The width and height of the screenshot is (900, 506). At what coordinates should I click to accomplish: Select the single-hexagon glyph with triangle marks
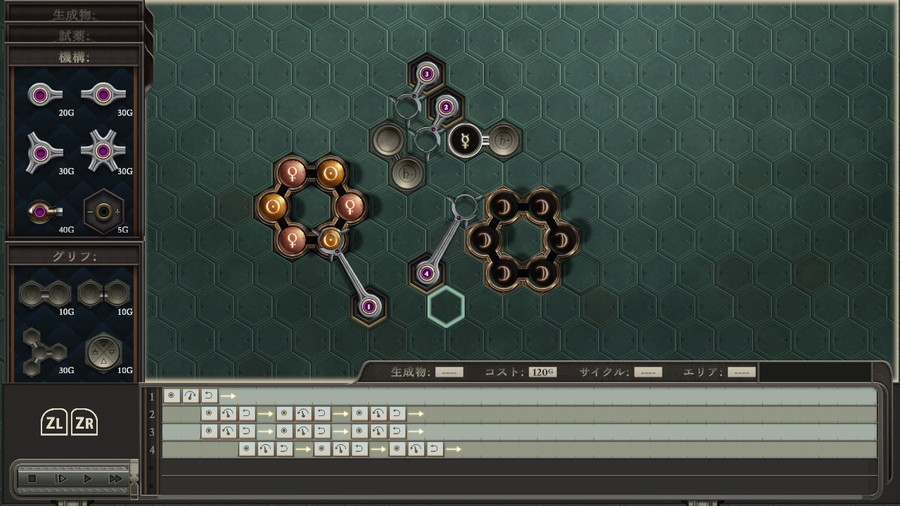(102, 350)
